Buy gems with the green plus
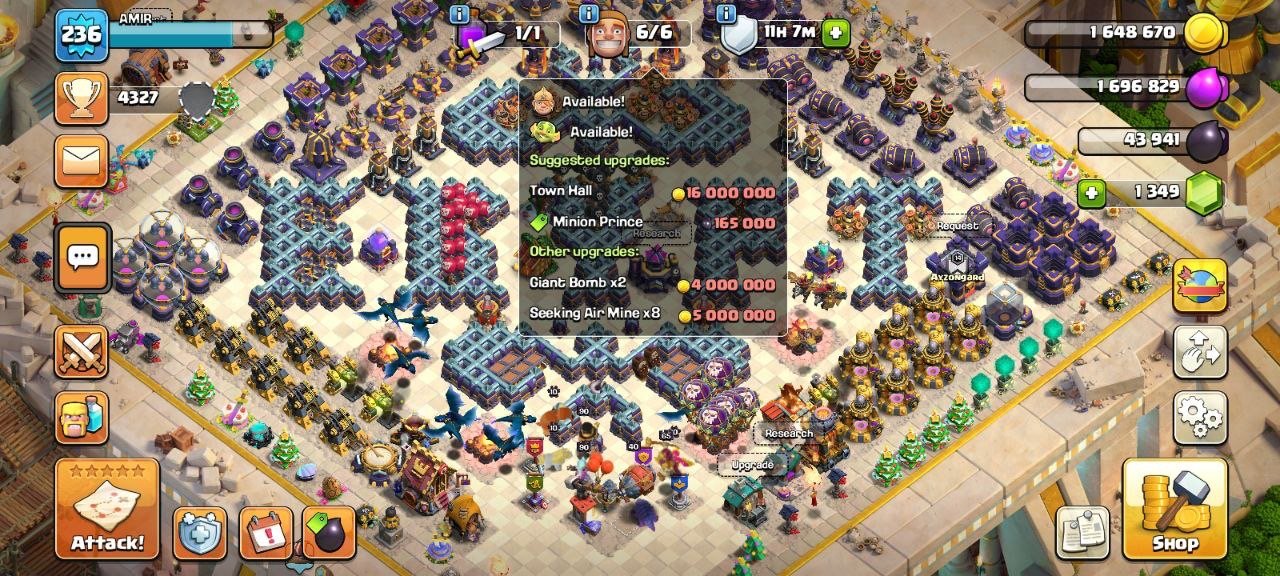Image resolution: width=1280 pixels, height=576 pixels. pyautogui.click(x=1091, y=192)
